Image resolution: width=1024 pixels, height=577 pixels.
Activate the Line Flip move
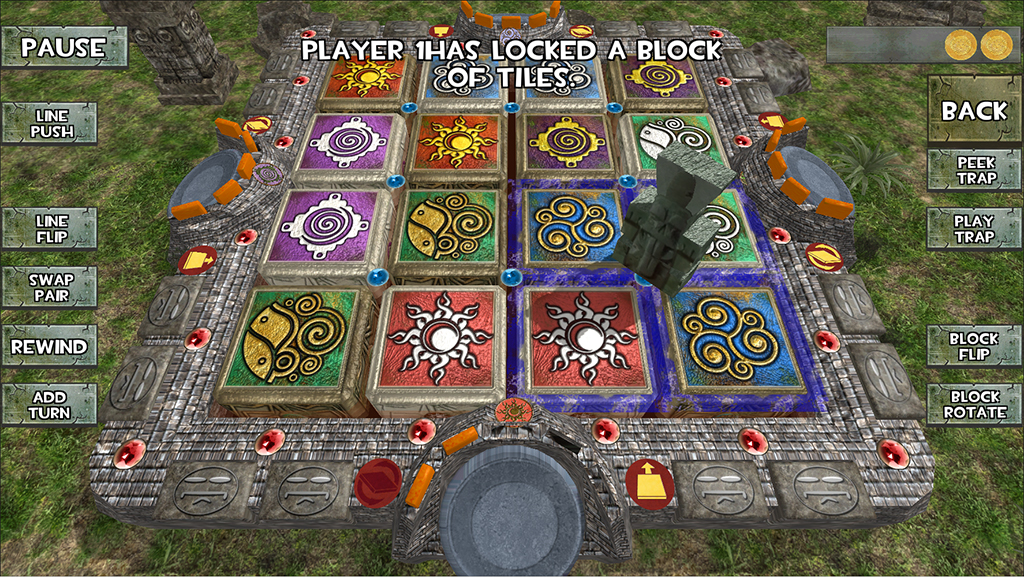50,228
